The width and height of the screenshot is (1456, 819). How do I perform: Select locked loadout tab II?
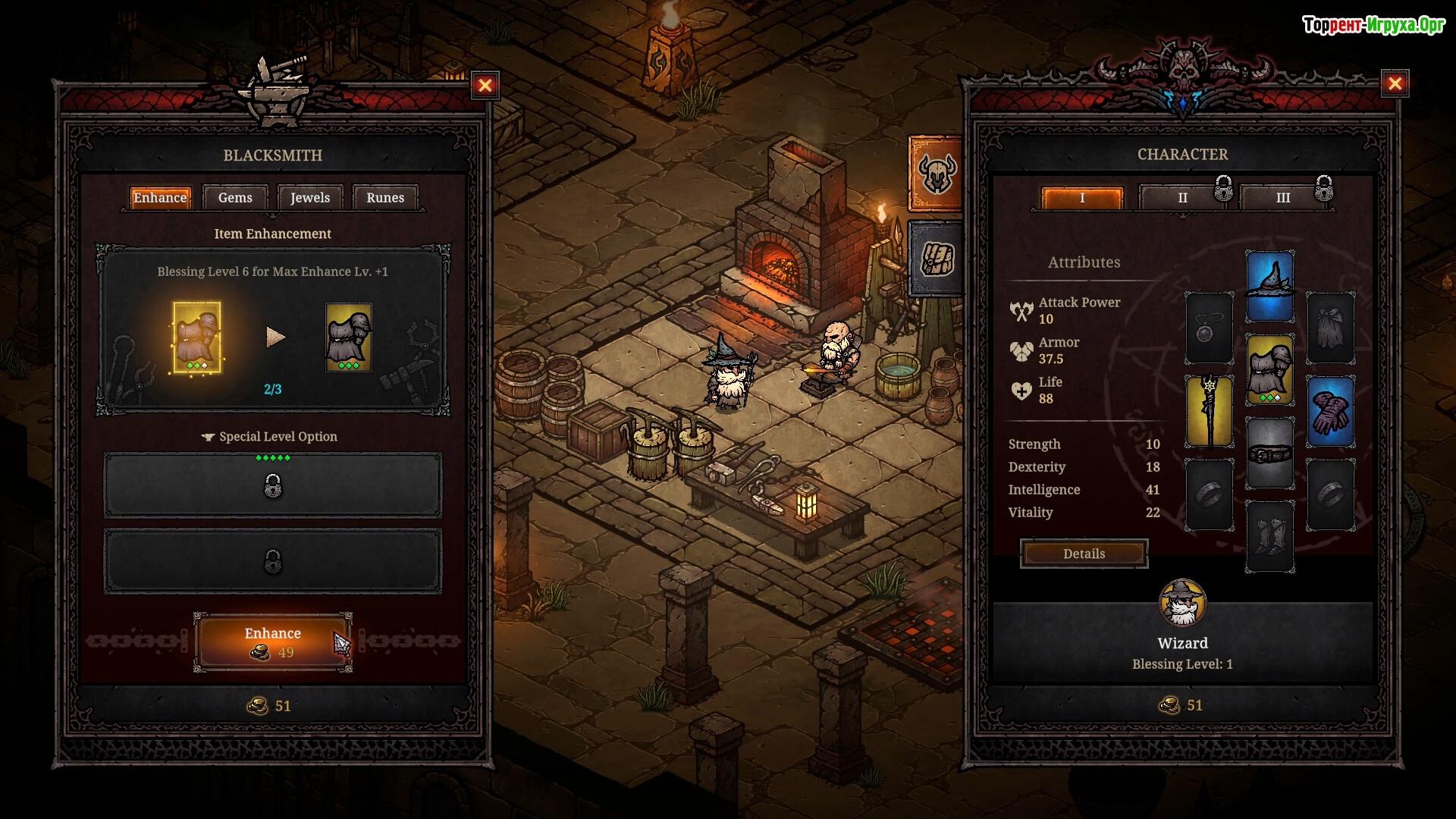pos(1182,198)
